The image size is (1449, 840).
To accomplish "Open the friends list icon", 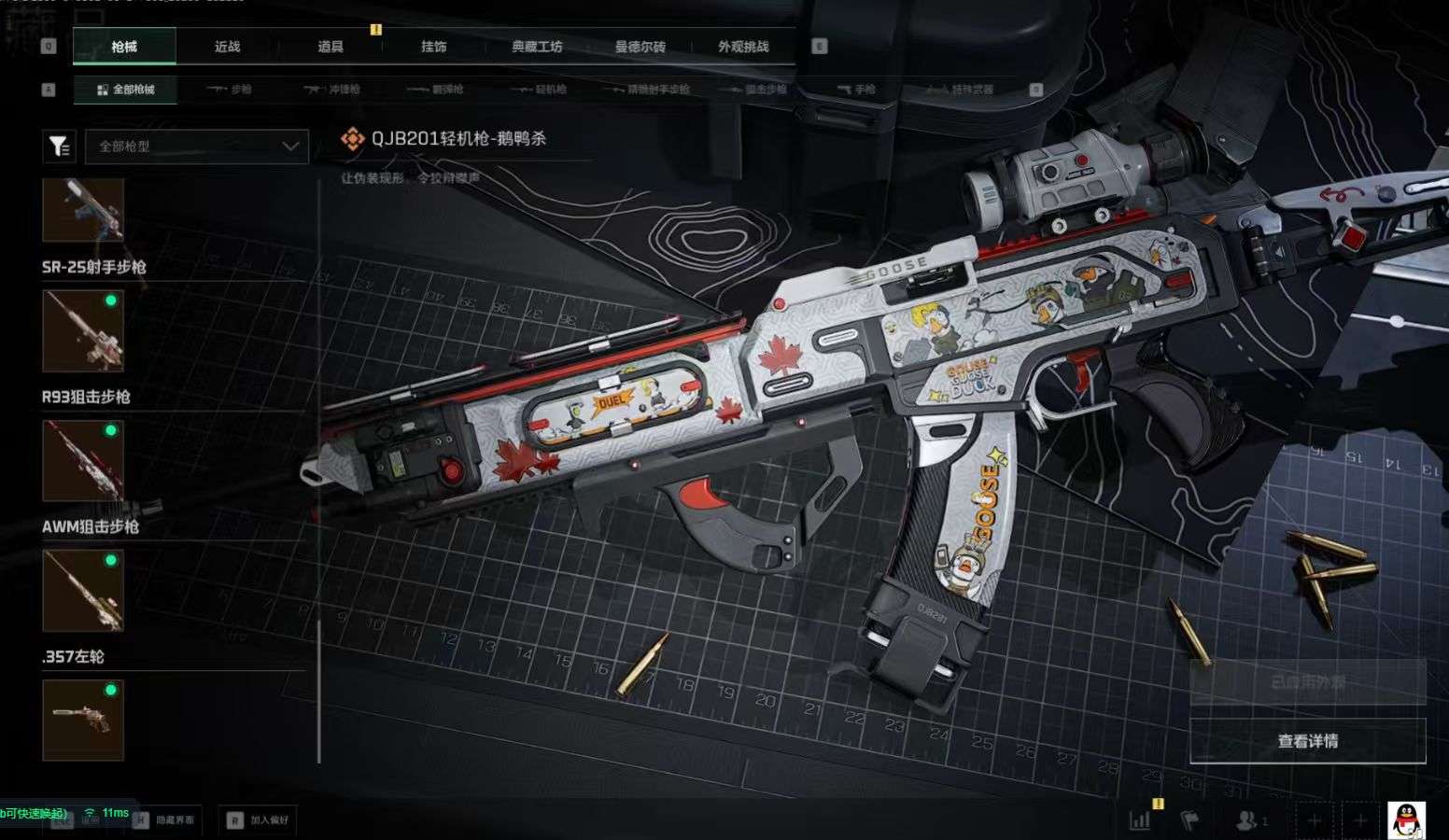I will tap(1248, 820).
